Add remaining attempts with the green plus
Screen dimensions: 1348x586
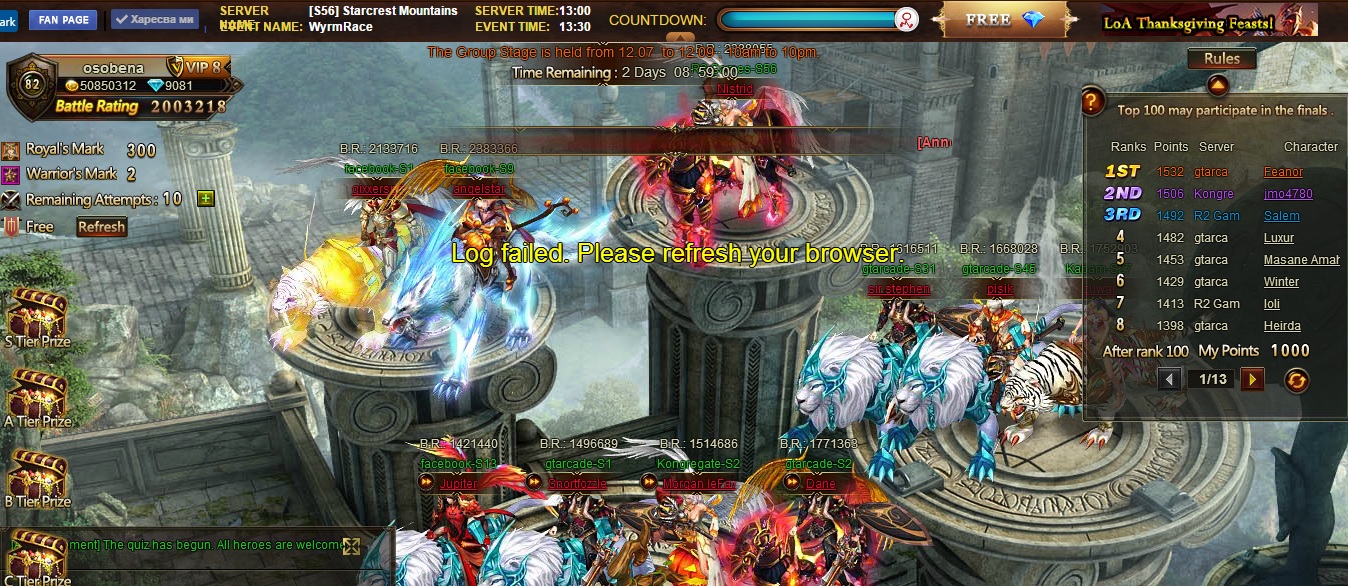(205, 198)
